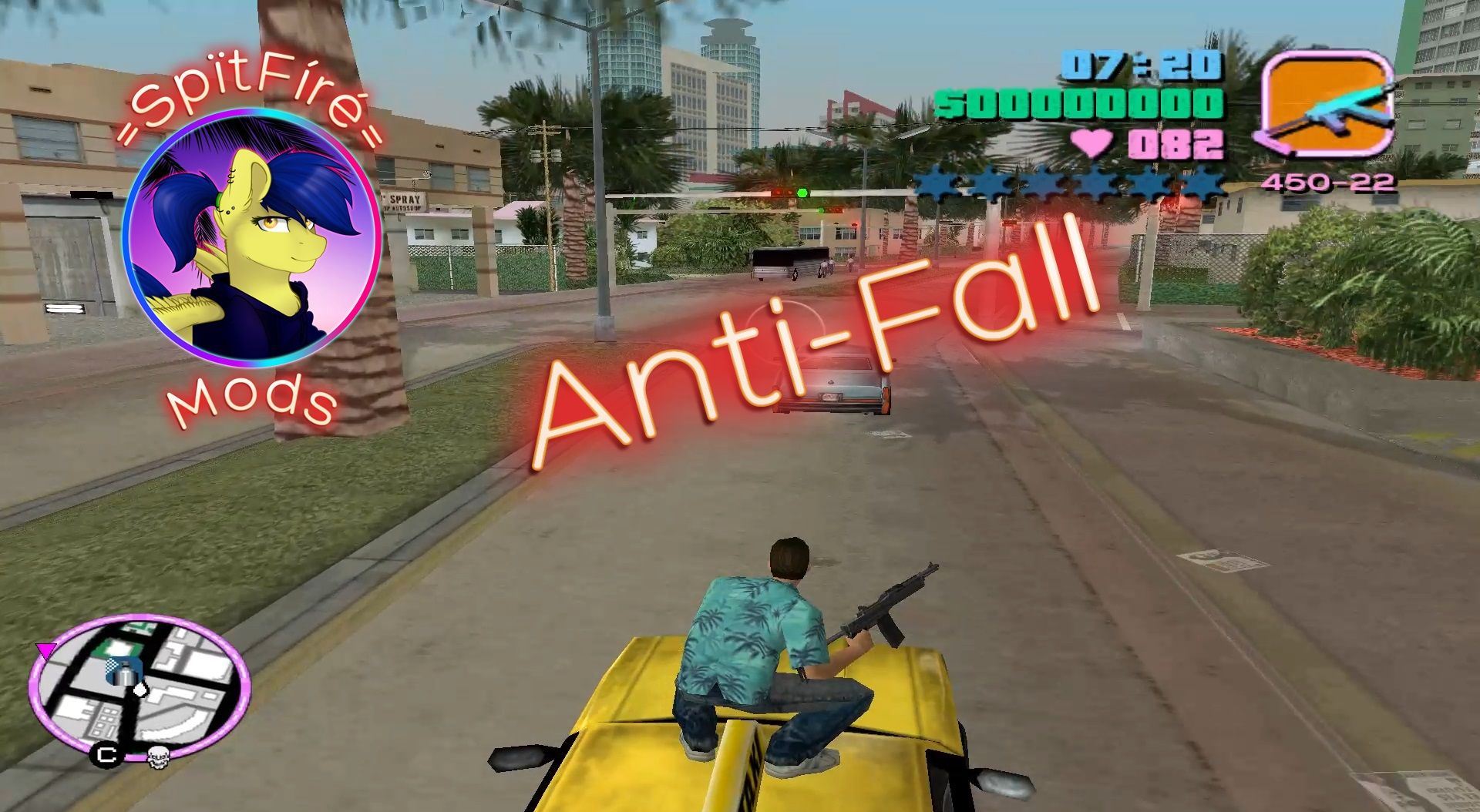This screenshot has height=812, width=1480.
Task: Click the pink heart health icon
Action: [x=1091, y=142]
